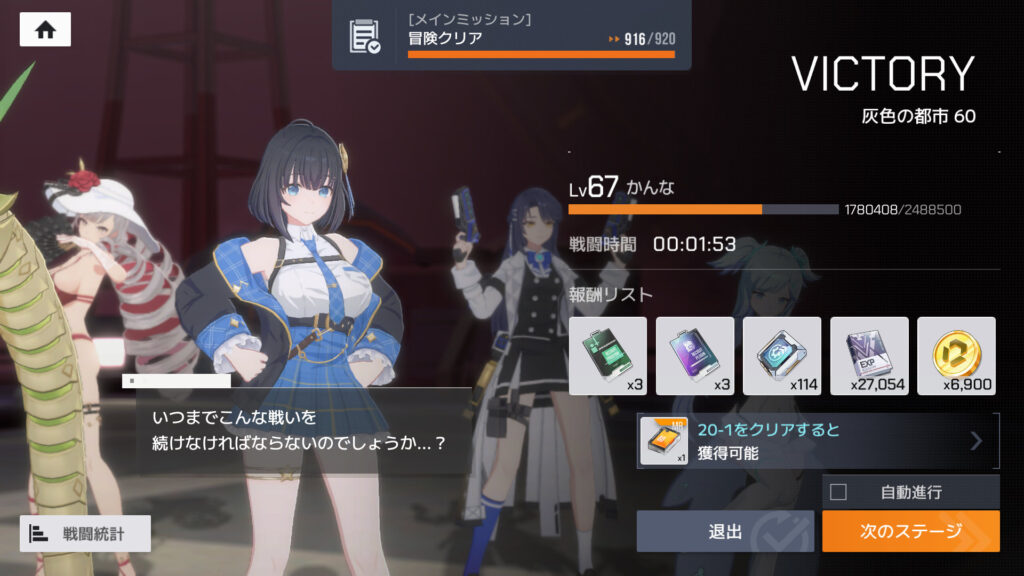The height and width of the screenshot is (576, 1024).
Task: Go to the home screen
Action: [45, 30]
